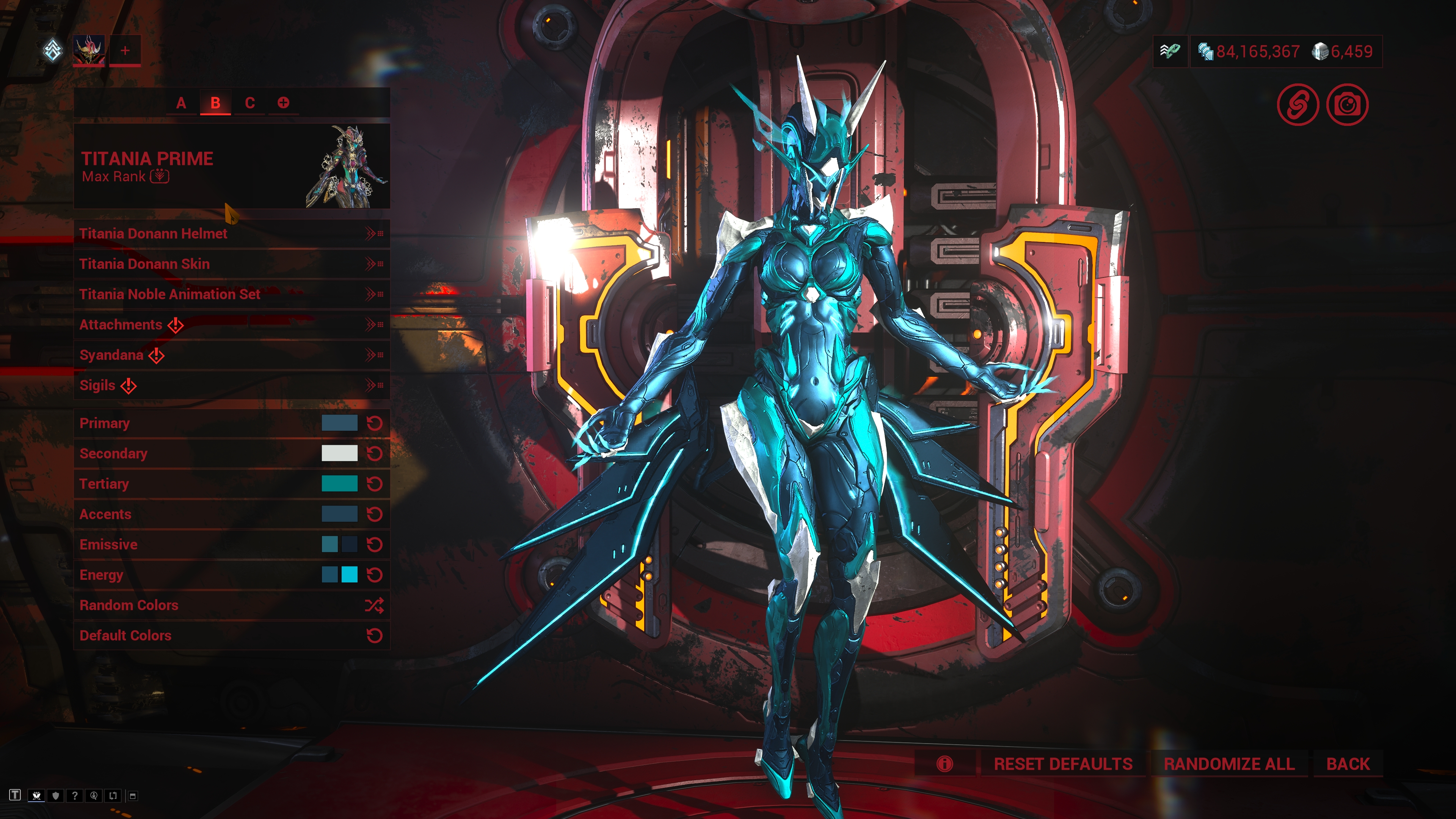Select the Primary color swatch
Screen dimensions: 1456x819
tap(340, 423)
